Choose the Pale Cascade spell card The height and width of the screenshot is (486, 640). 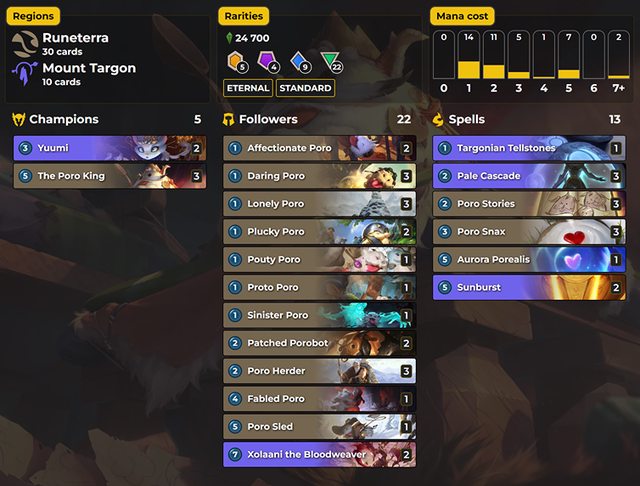[529, 176]
